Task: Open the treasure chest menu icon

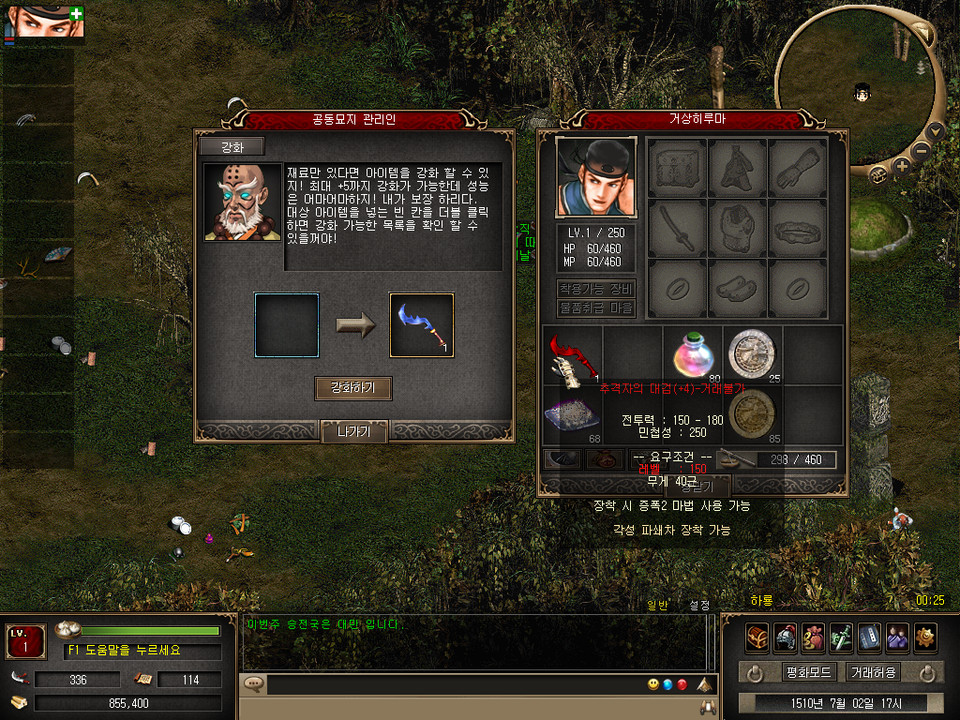Action: coord(757,636)
